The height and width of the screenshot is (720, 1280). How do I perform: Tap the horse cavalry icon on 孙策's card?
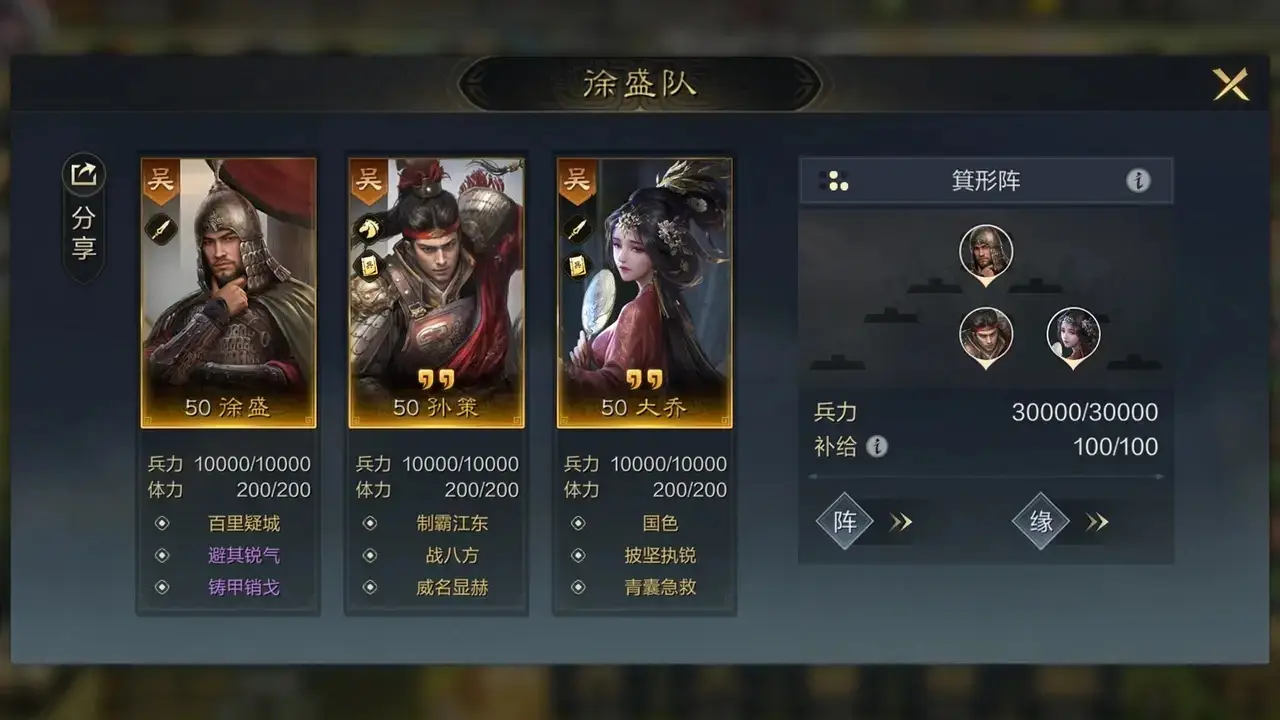(370, 227)
